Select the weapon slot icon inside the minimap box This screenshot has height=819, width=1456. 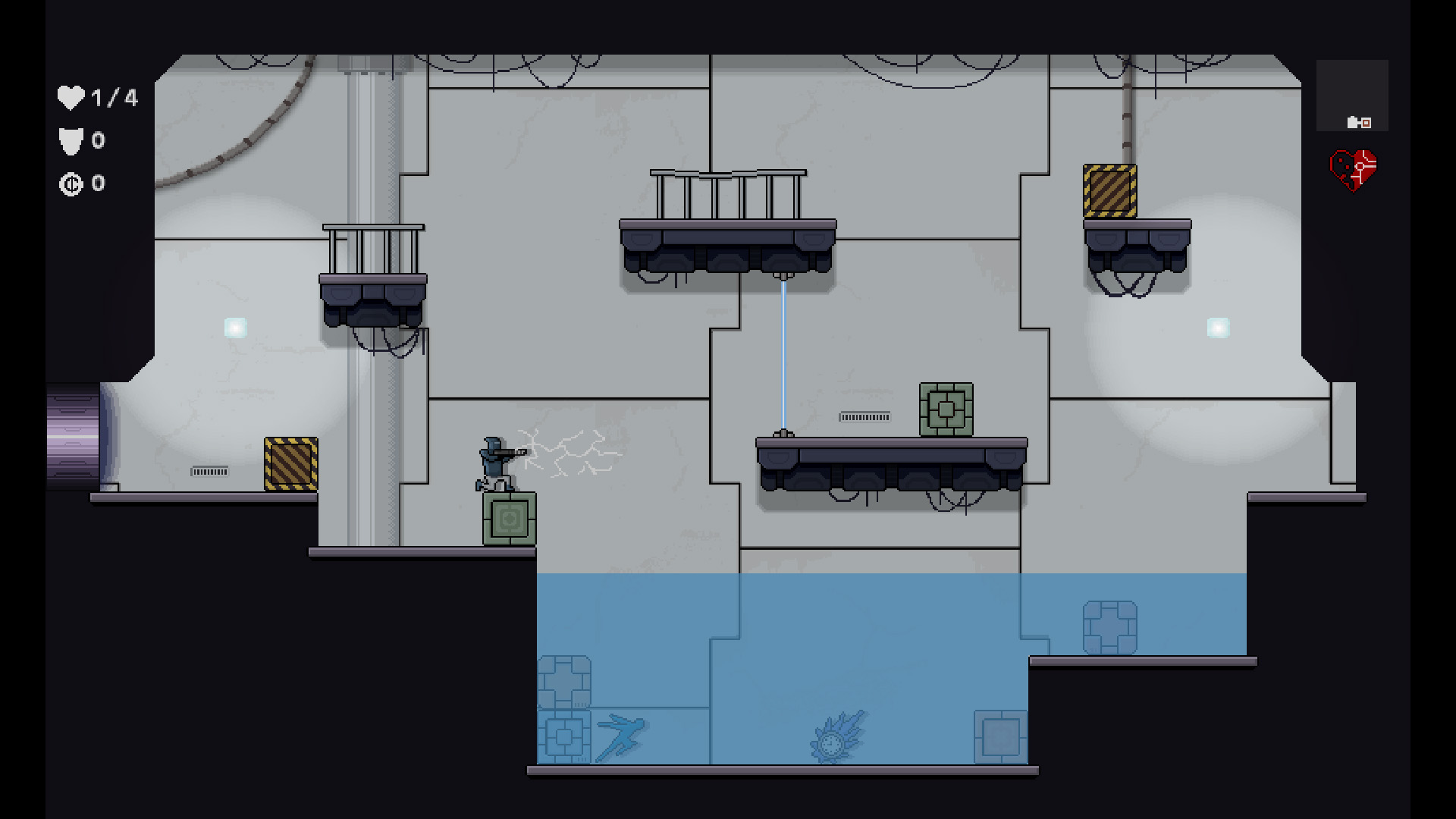click(x=1361, y=121)
